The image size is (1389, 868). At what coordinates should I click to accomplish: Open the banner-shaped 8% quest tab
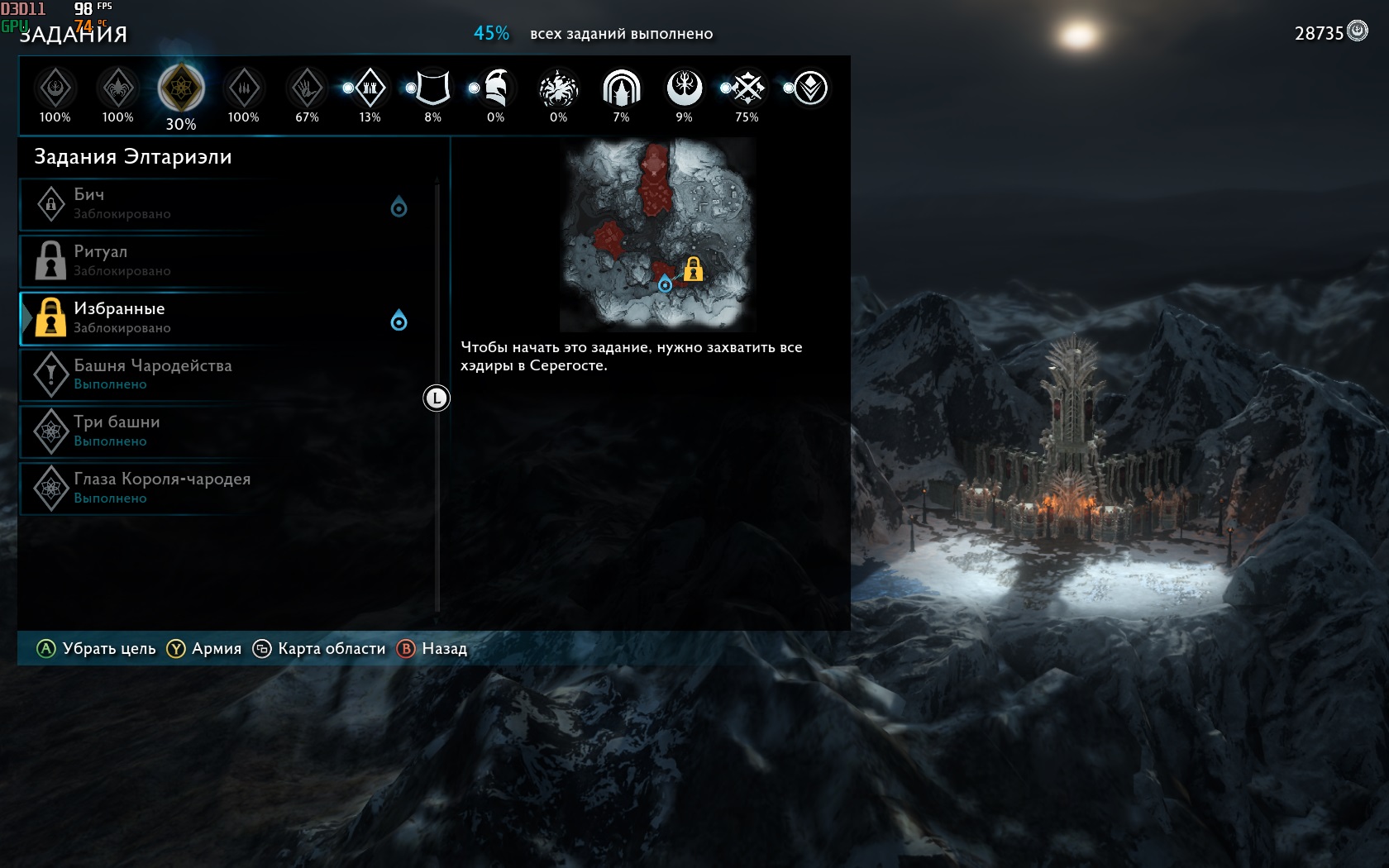[x=432, y=88]
